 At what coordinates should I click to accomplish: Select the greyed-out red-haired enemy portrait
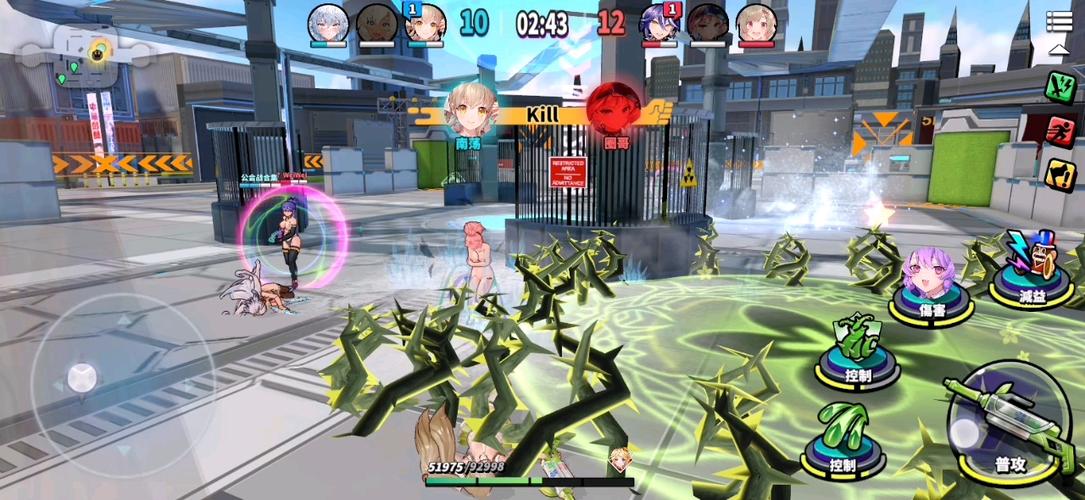tap(708, 23)
